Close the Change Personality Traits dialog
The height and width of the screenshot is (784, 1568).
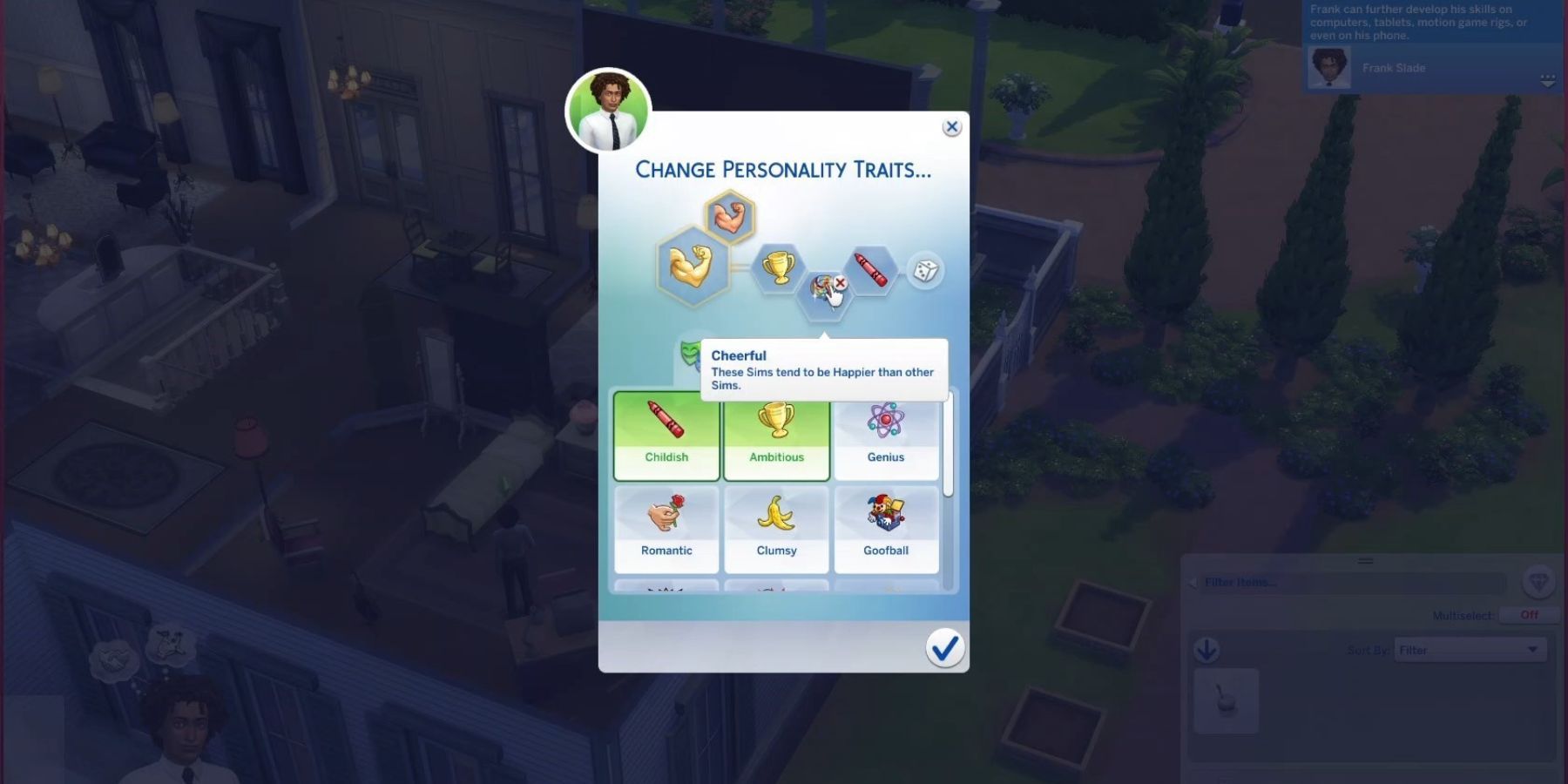coord(951,127)
